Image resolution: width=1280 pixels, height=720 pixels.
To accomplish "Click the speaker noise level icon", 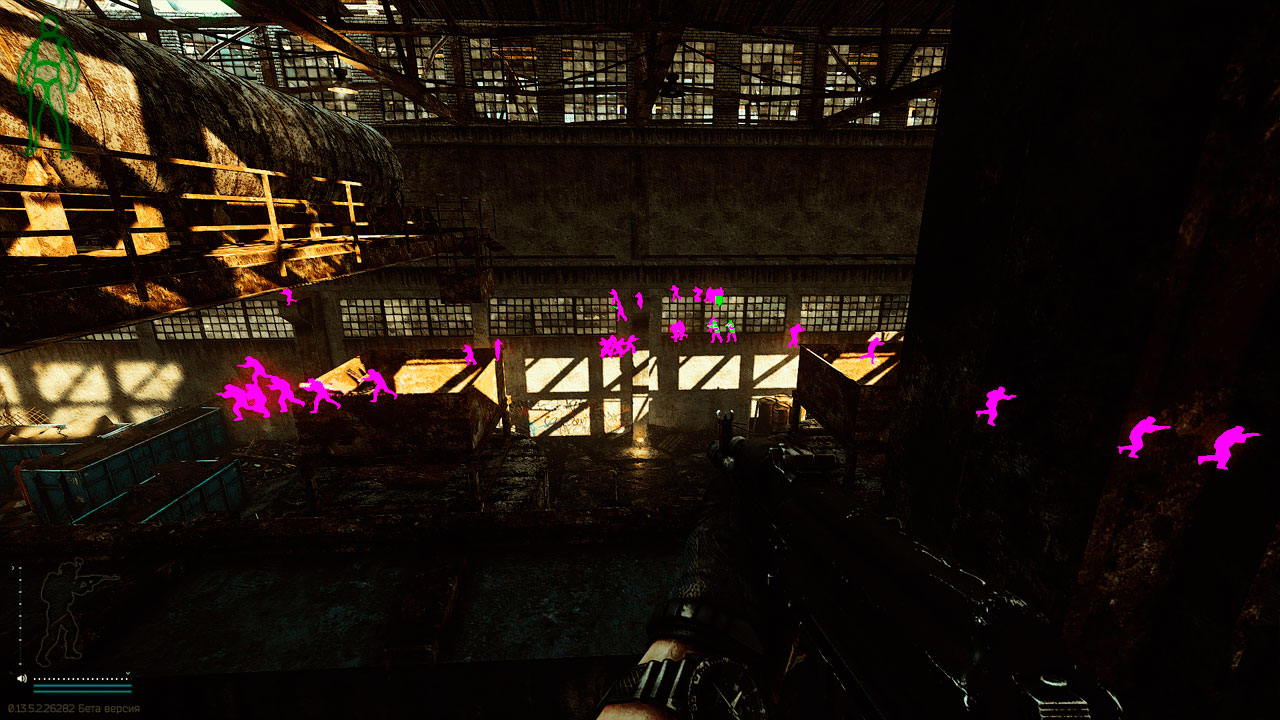I will click(x=22, y=678).
